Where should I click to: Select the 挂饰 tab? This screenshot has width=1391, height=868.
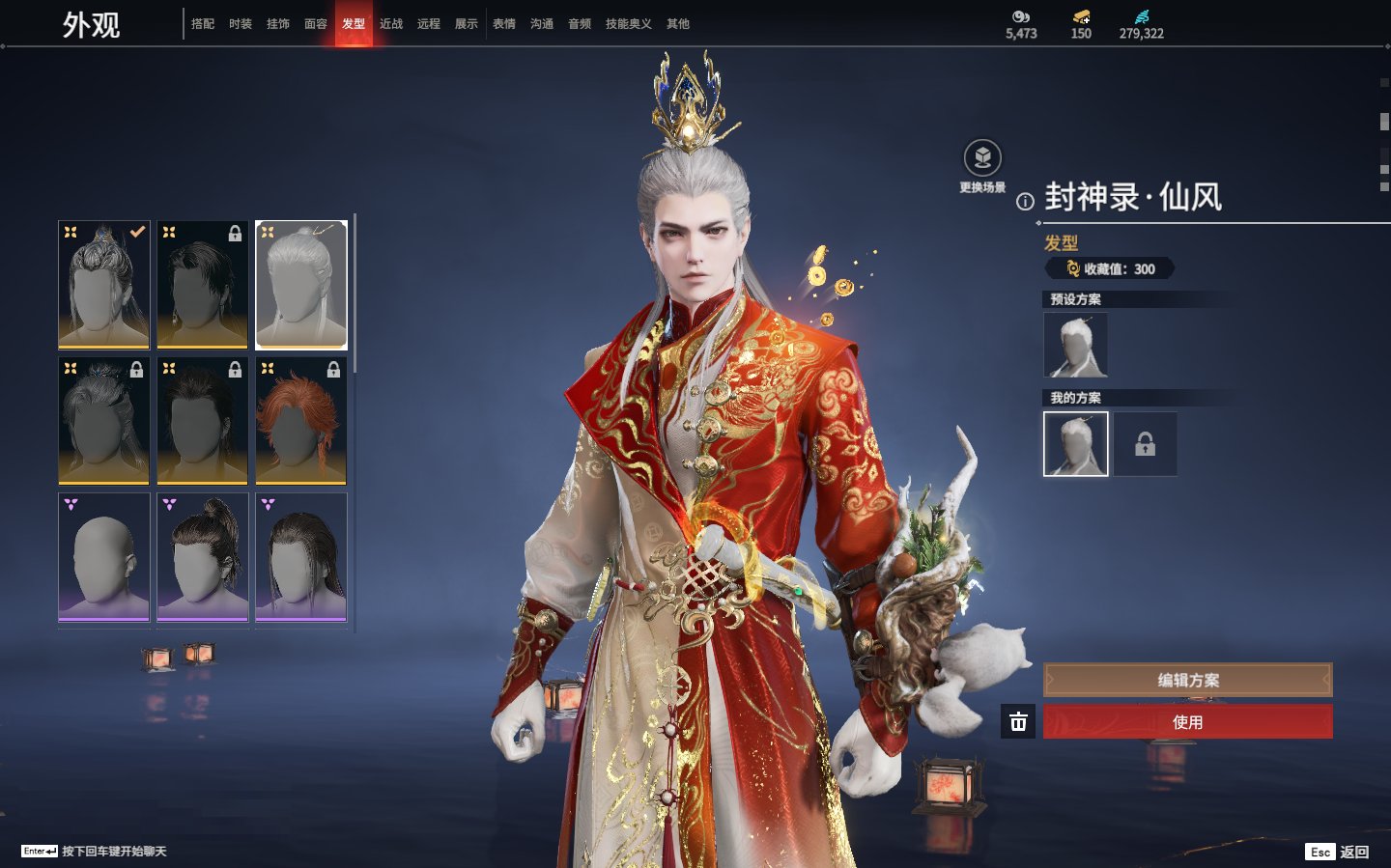(x=278, y=24)
